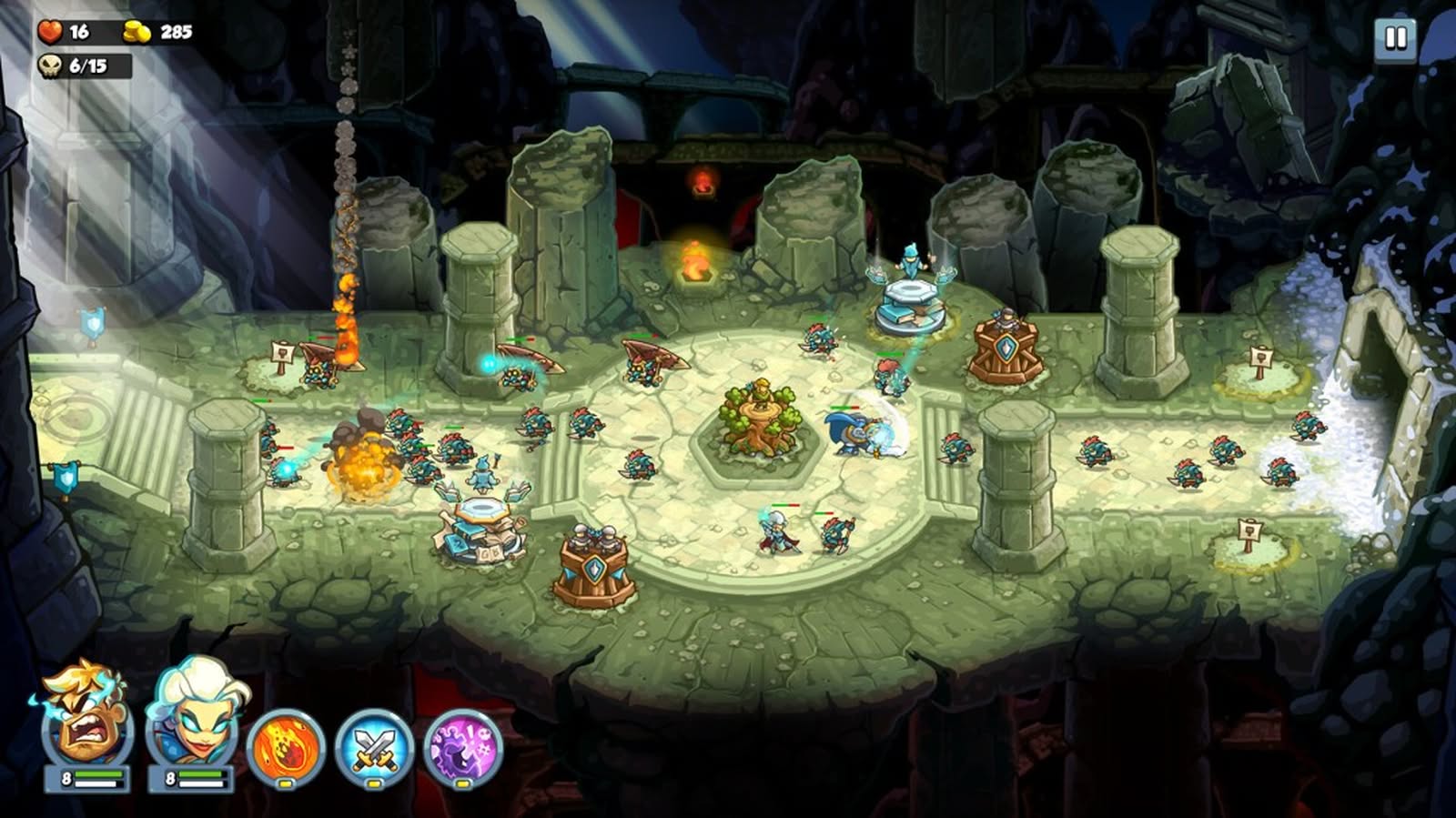This screenshot has width=1456, height=818.
Task: Select the angry blond hero portrait
Action: 86,719
